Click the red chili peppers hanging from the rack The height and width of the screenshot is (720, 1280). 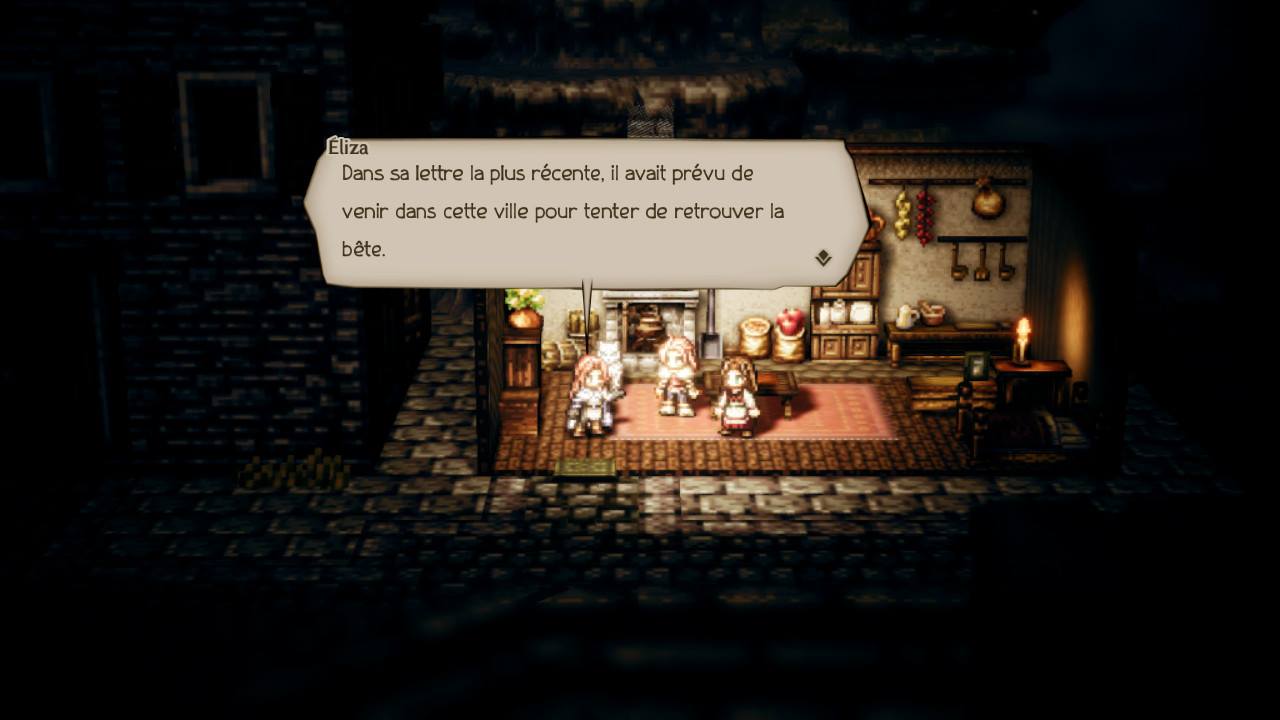(922, 215)
